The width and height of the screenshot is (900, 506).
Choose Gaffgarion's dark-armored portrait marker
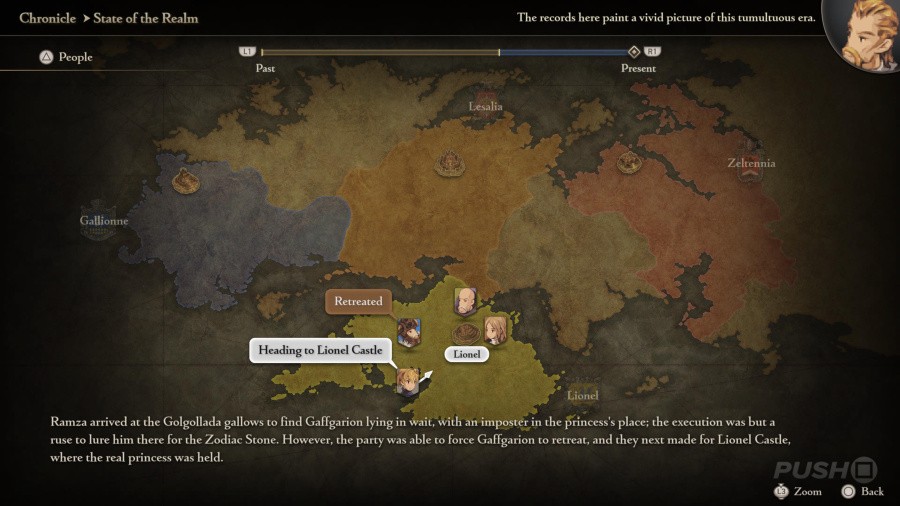click(x=408, y=332)
